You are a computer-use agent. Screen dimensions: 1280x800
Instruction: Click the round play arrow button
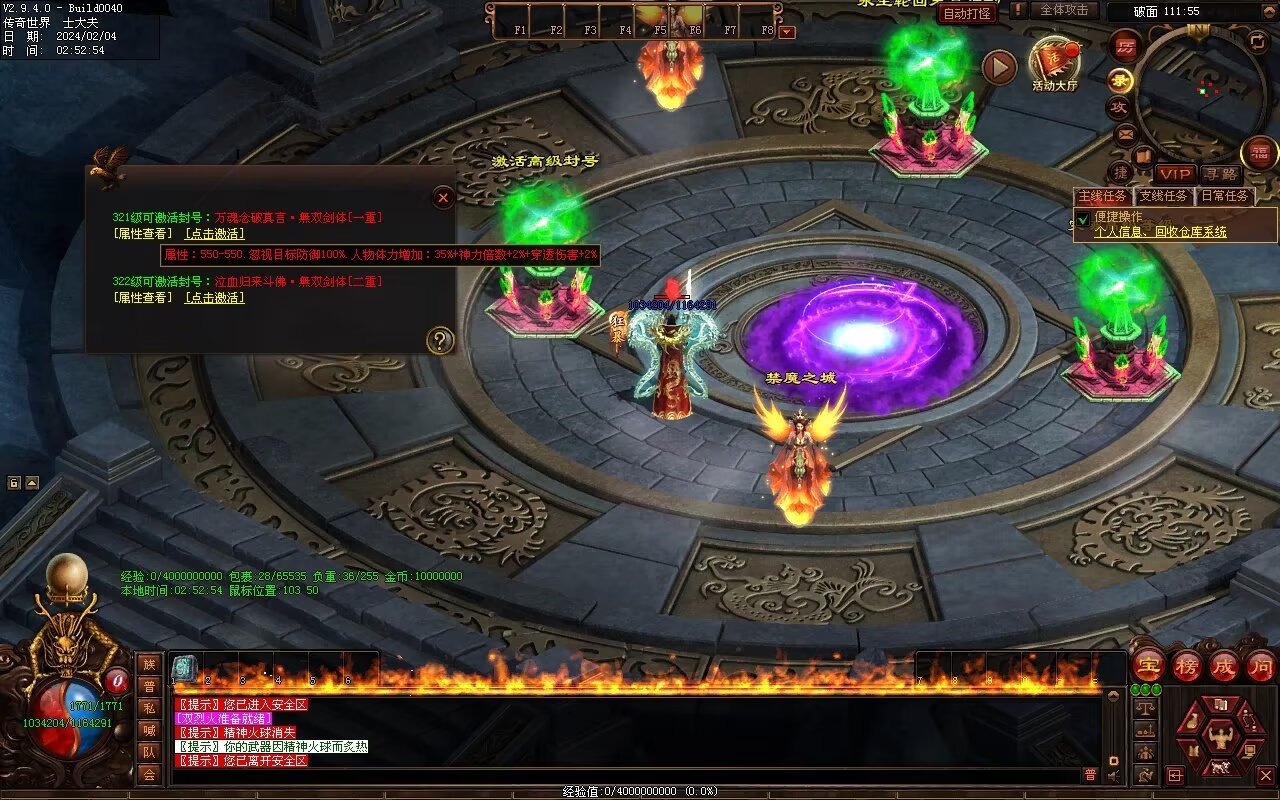click(999, 67)
